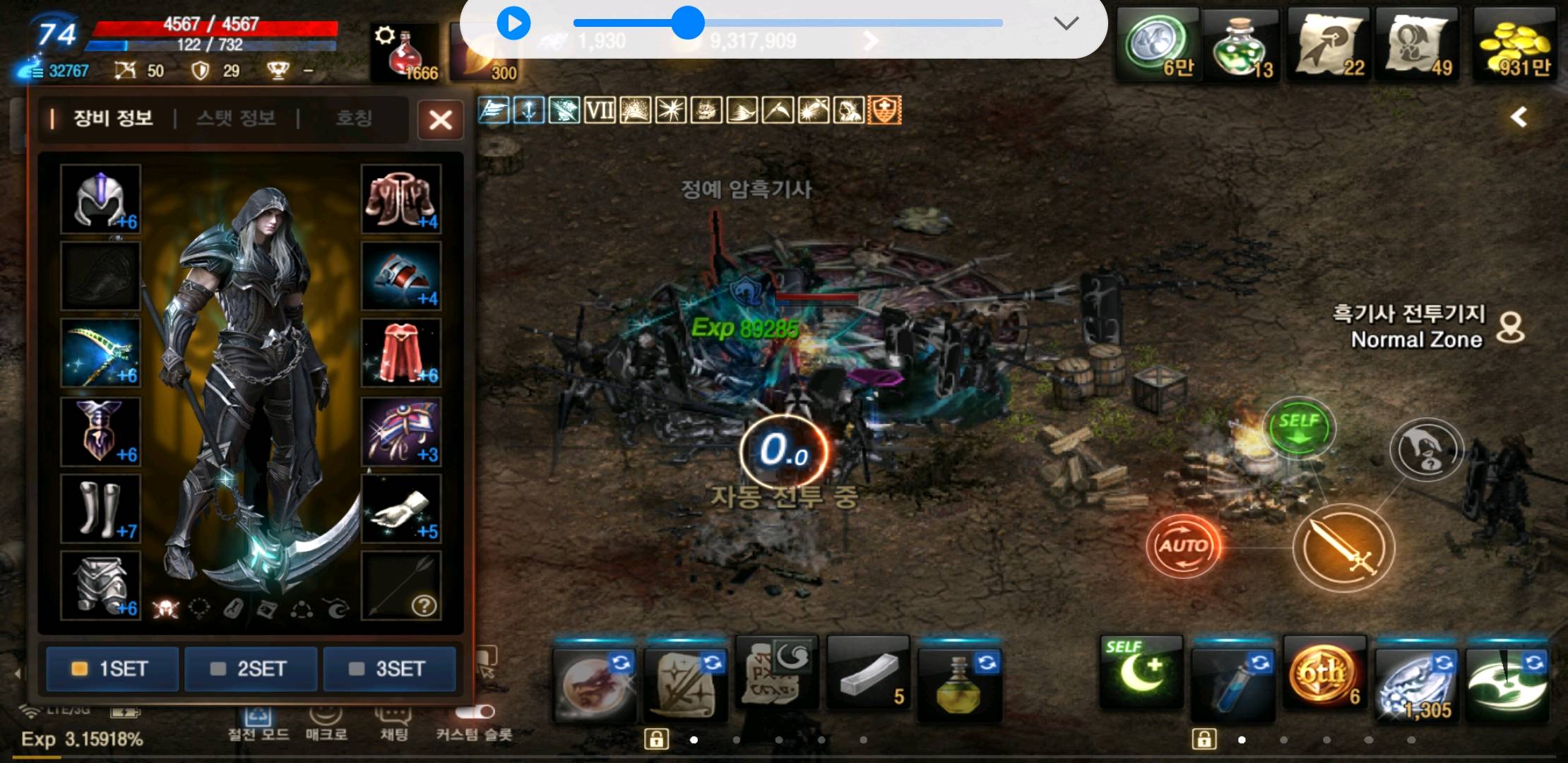Tap the sword attack button
This screenshot has width=1568, height=763.
(x=1343, y=548)
